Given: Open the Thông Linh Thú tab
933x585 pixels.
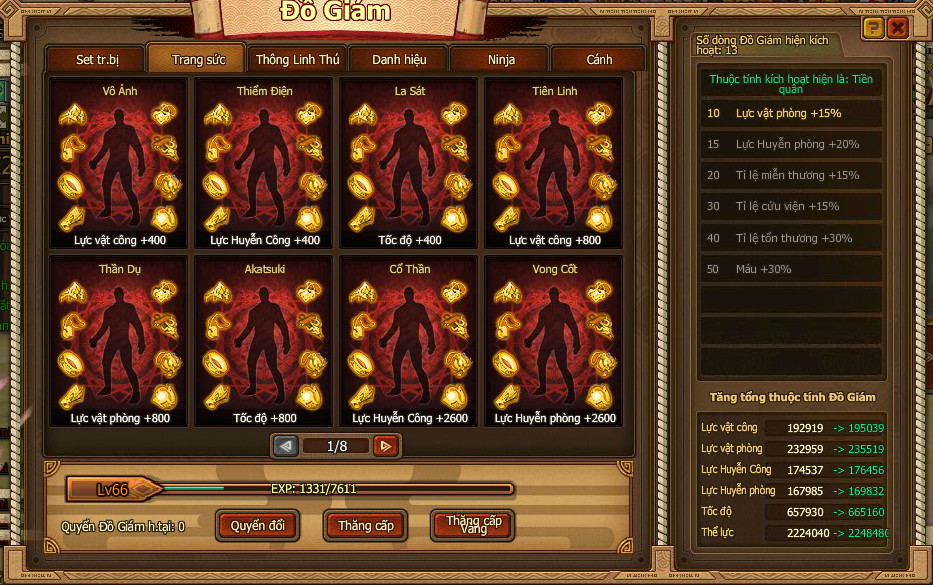Looking at the screenshot, I should (297, 60).
